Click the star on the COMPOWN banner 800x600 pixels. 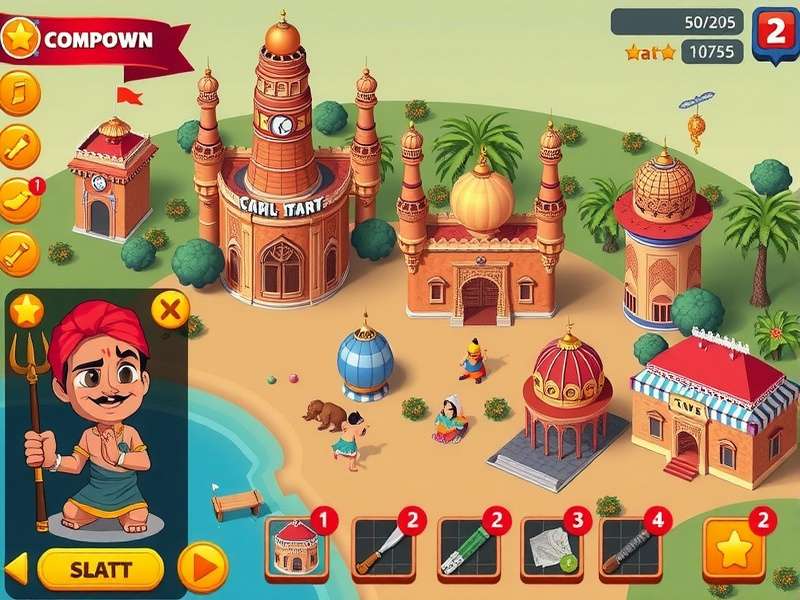[20, 39]
